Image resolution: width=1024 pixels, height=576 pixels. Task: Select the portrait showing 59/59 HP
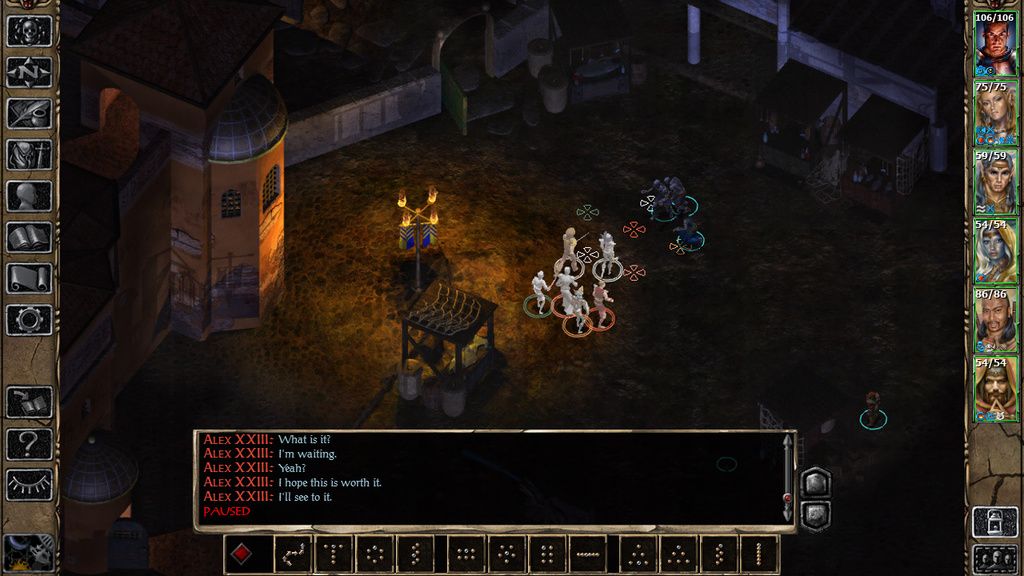(996, 182)
